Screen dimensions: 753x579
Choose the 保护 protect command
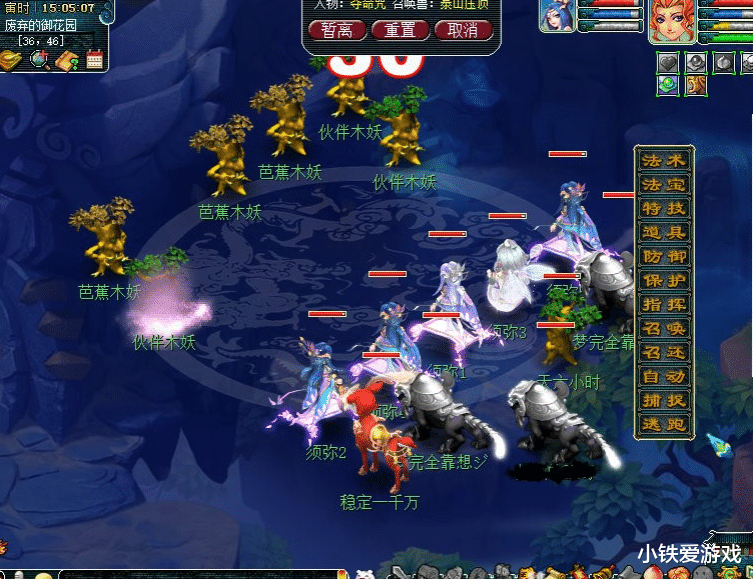pyautogui.click(x=664, y=281)
